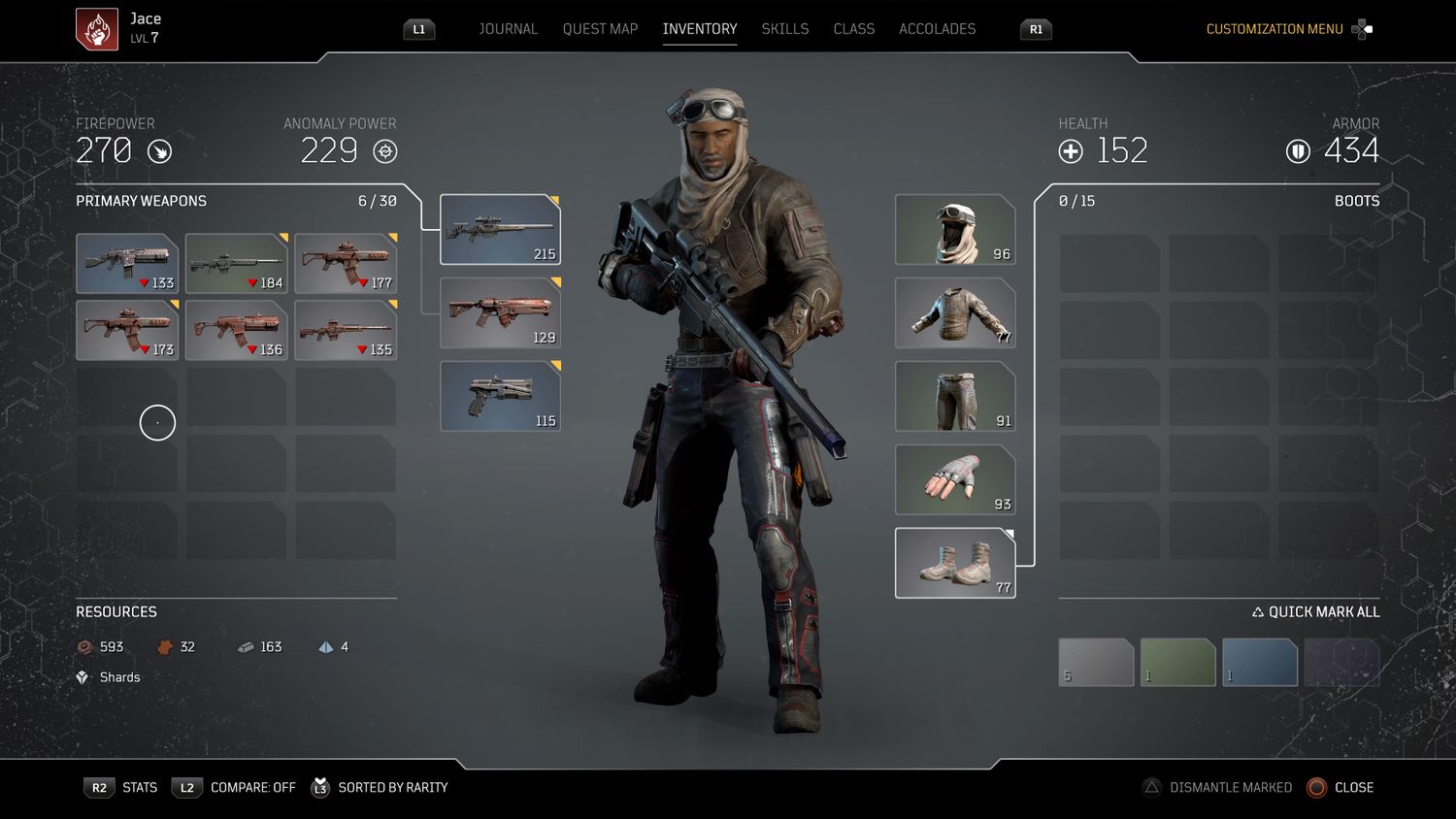Select the equipped sniper rifle rated 215

500,230
